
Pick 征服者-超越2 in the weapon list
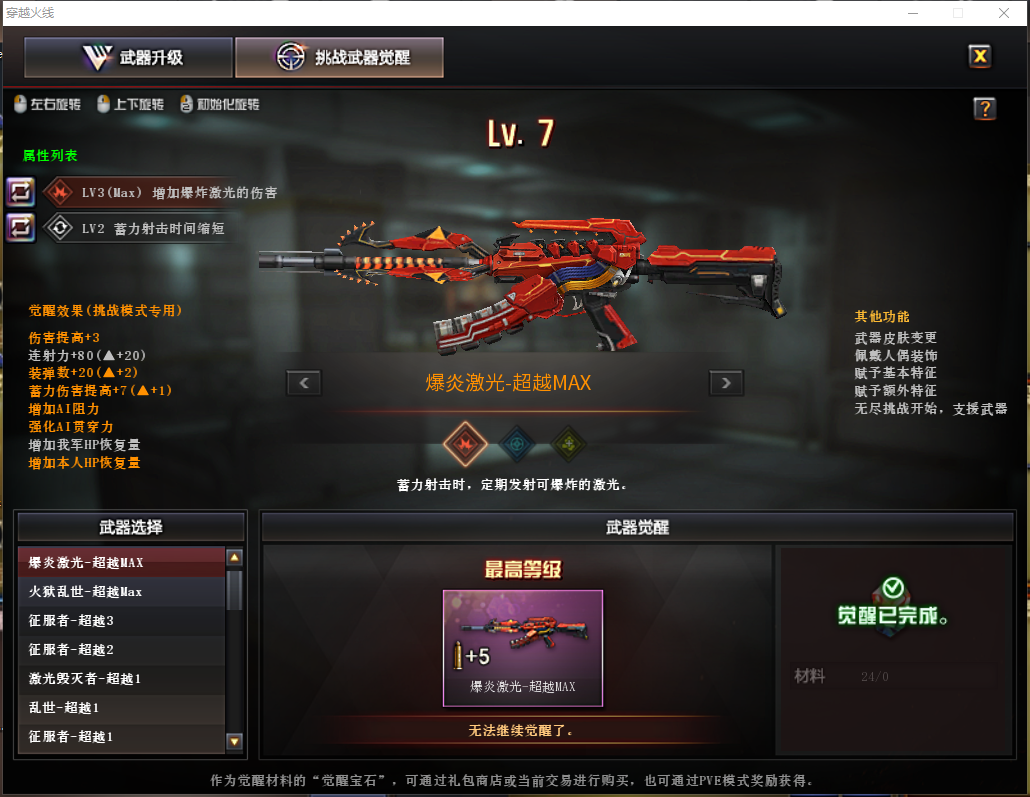pyautogui.click(x=122, y=650)
